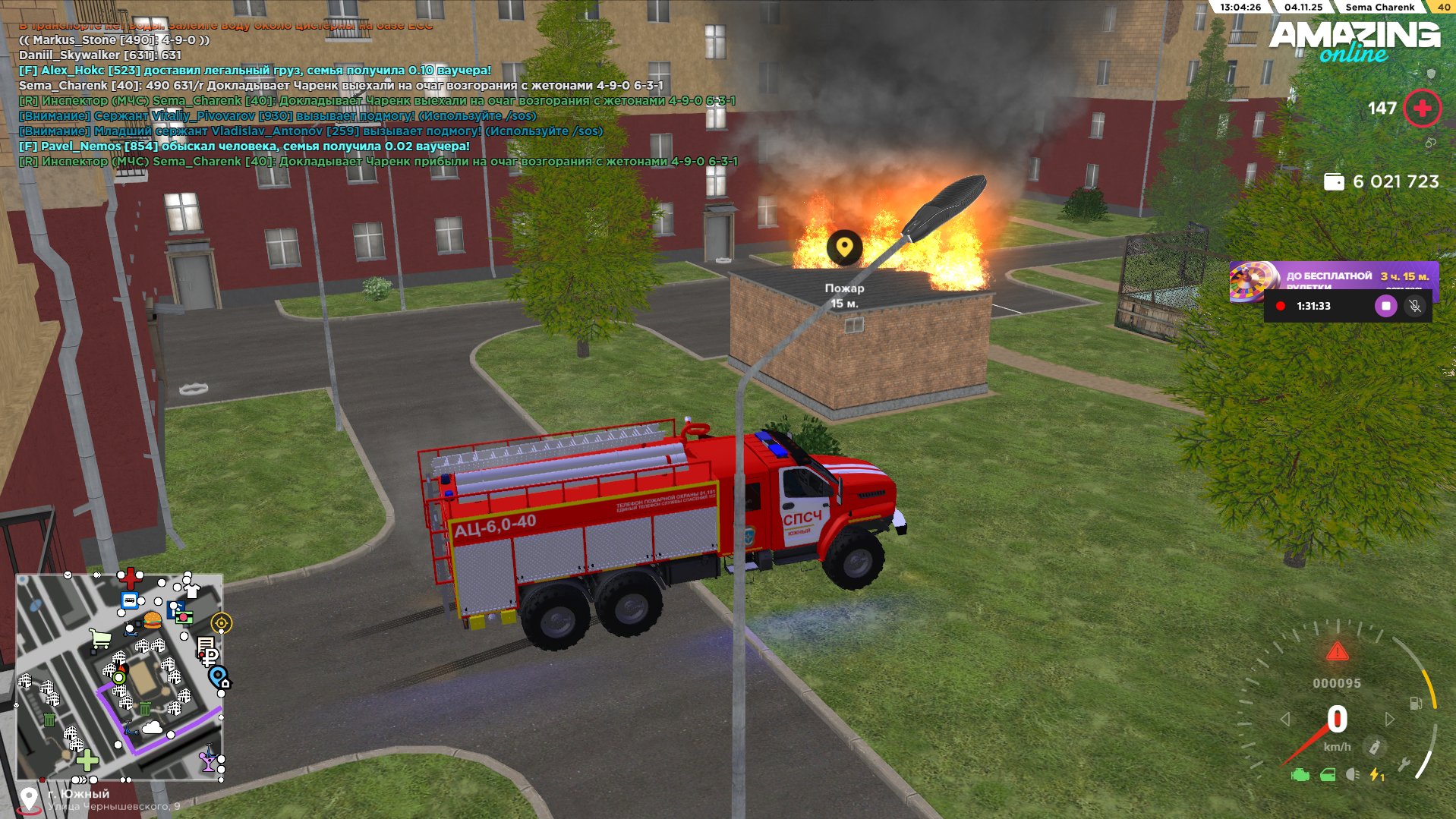
Task: Click the red plus health icon
Action: [x=1422, y=109]
